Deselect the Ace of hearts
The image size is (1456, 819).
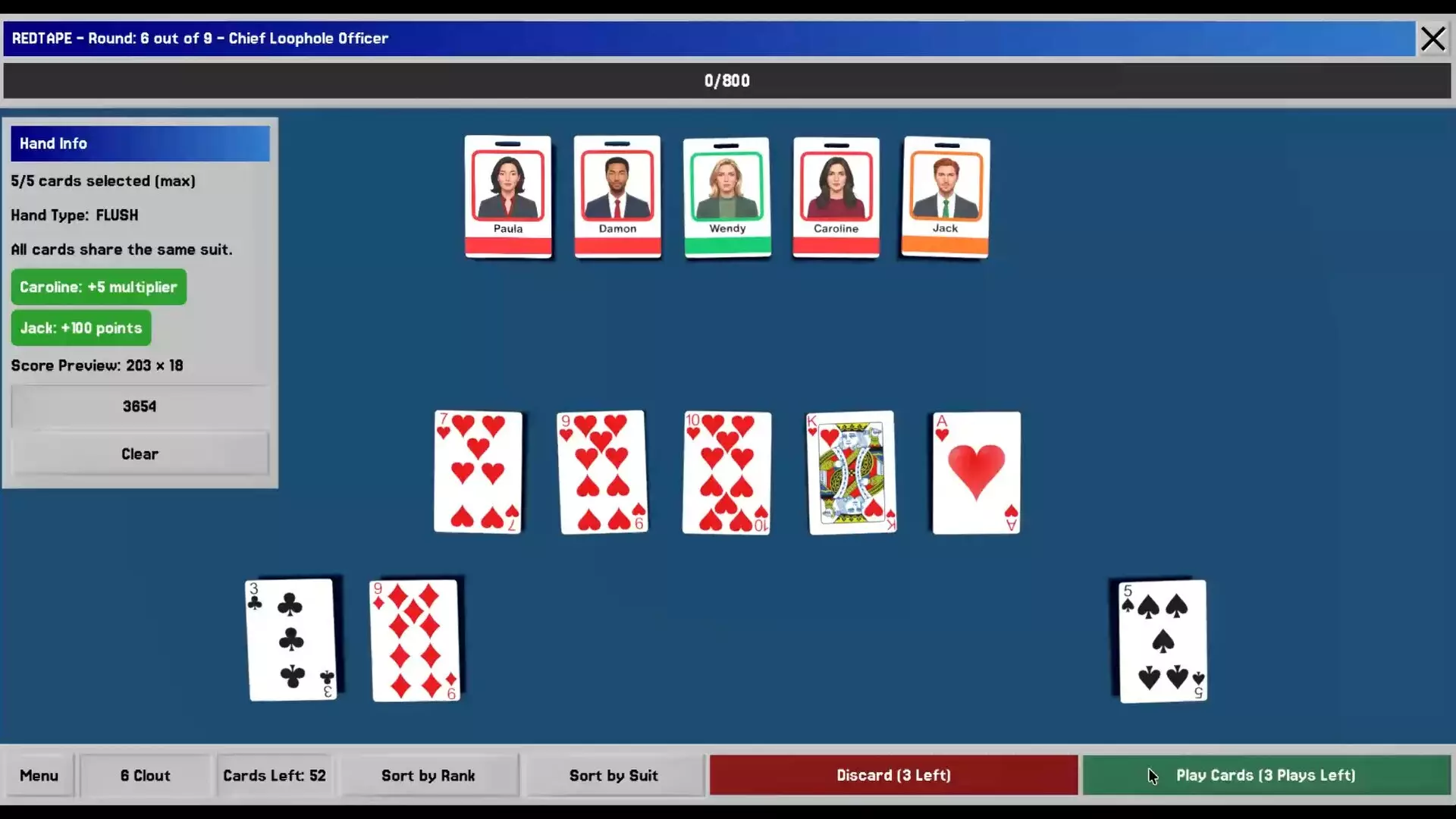tap(976, 472)
